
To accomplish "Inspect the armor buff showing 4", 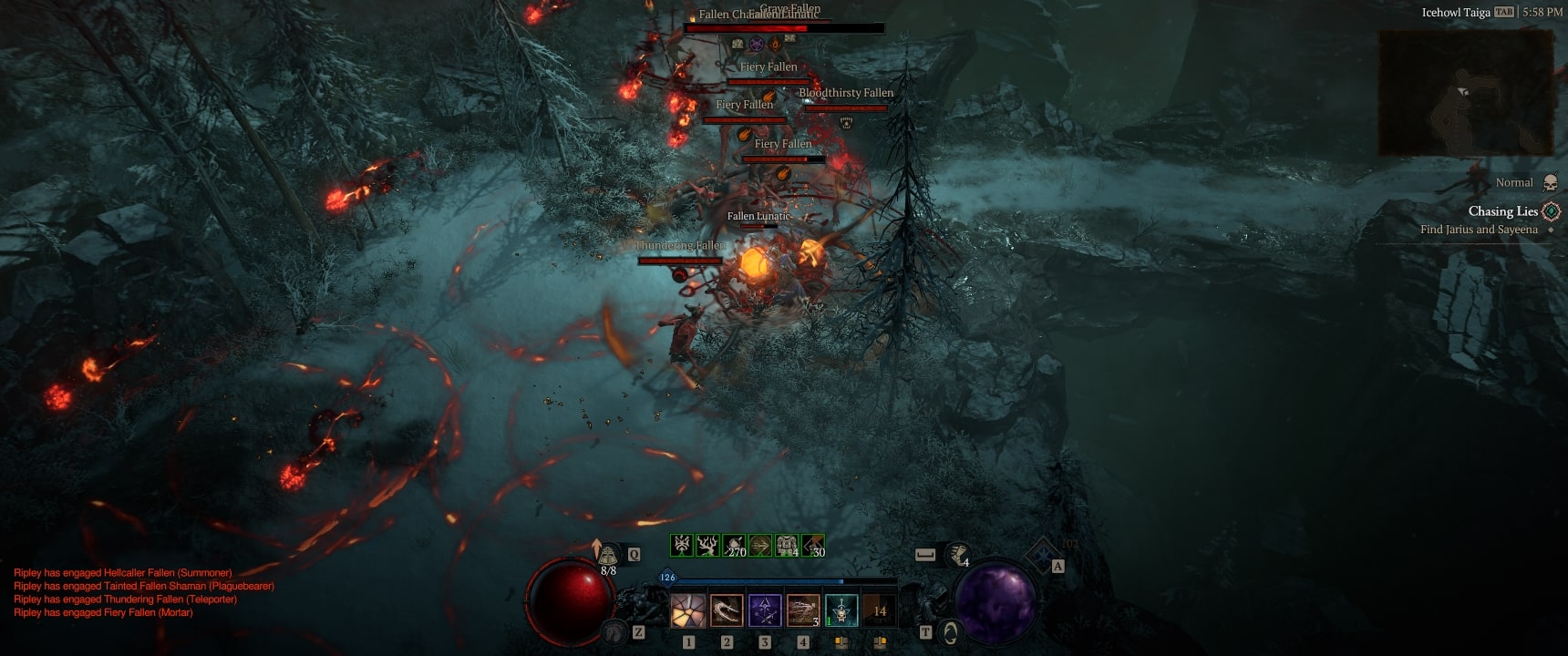I will (787, 545).
